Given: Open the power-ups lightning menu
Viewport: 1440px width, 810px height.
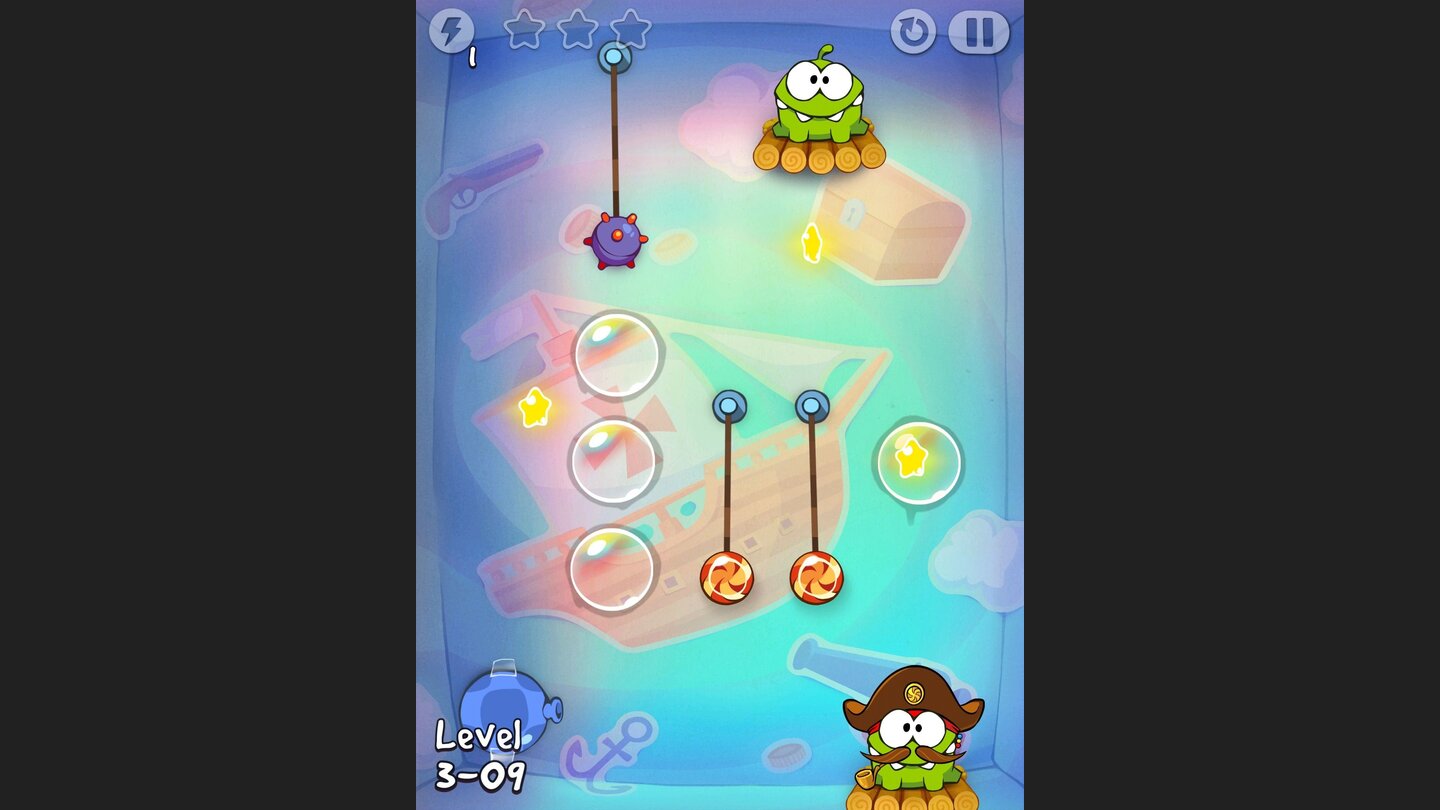Looking at the screenshot, I should tap(452, 31).
